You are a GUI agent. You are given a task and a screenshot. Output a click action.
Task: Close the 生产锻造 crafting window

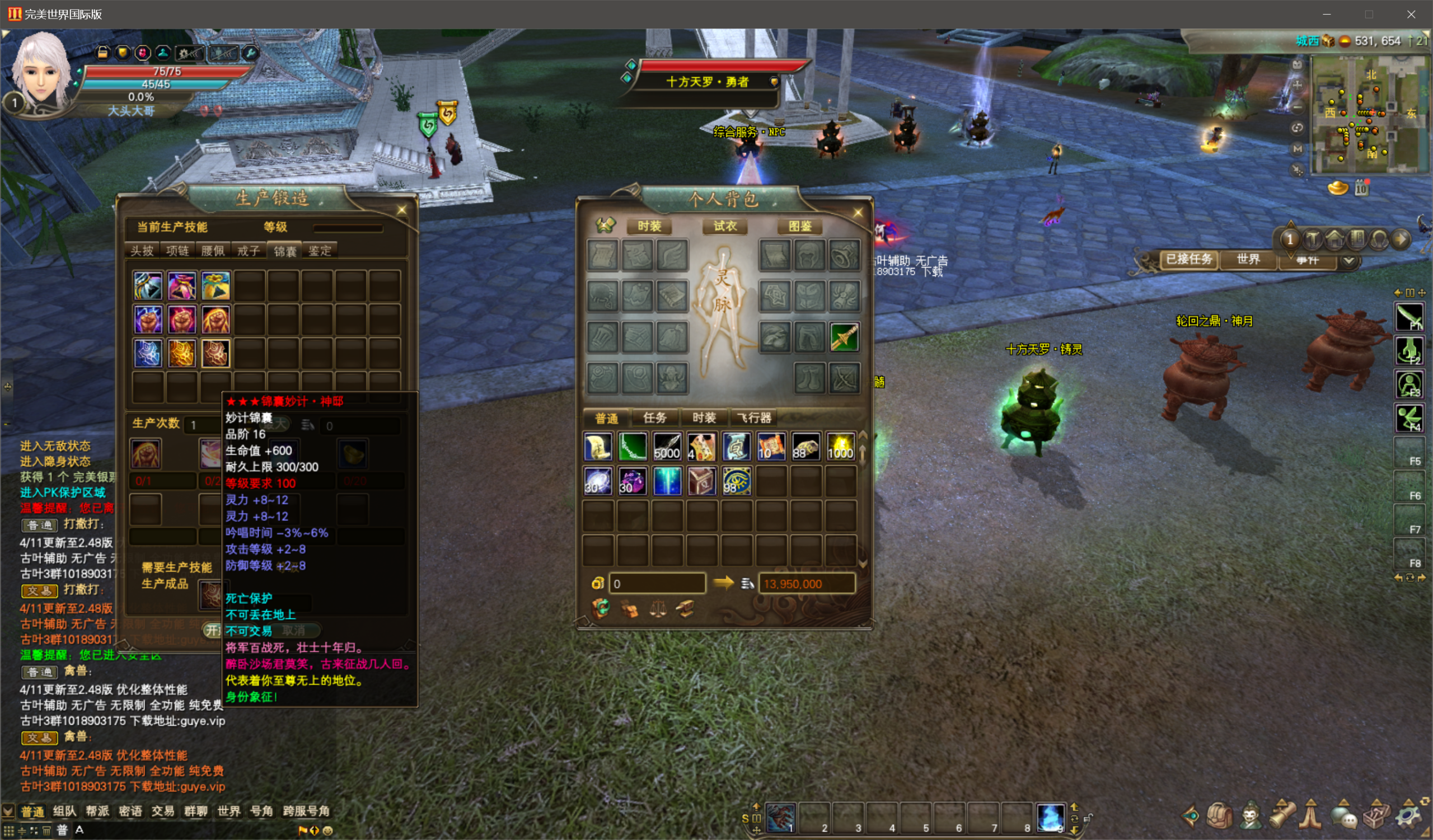[401, 210]
